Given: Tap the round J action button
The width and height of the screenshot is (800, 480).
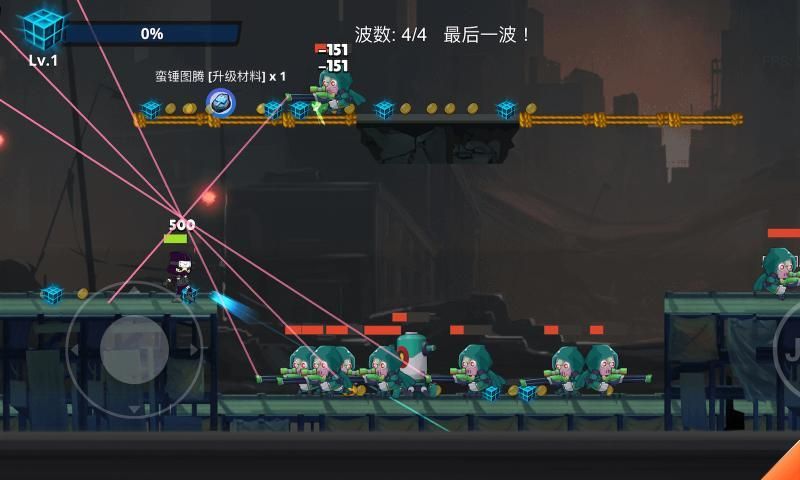Looking at the screenshot, I should 790,350.
